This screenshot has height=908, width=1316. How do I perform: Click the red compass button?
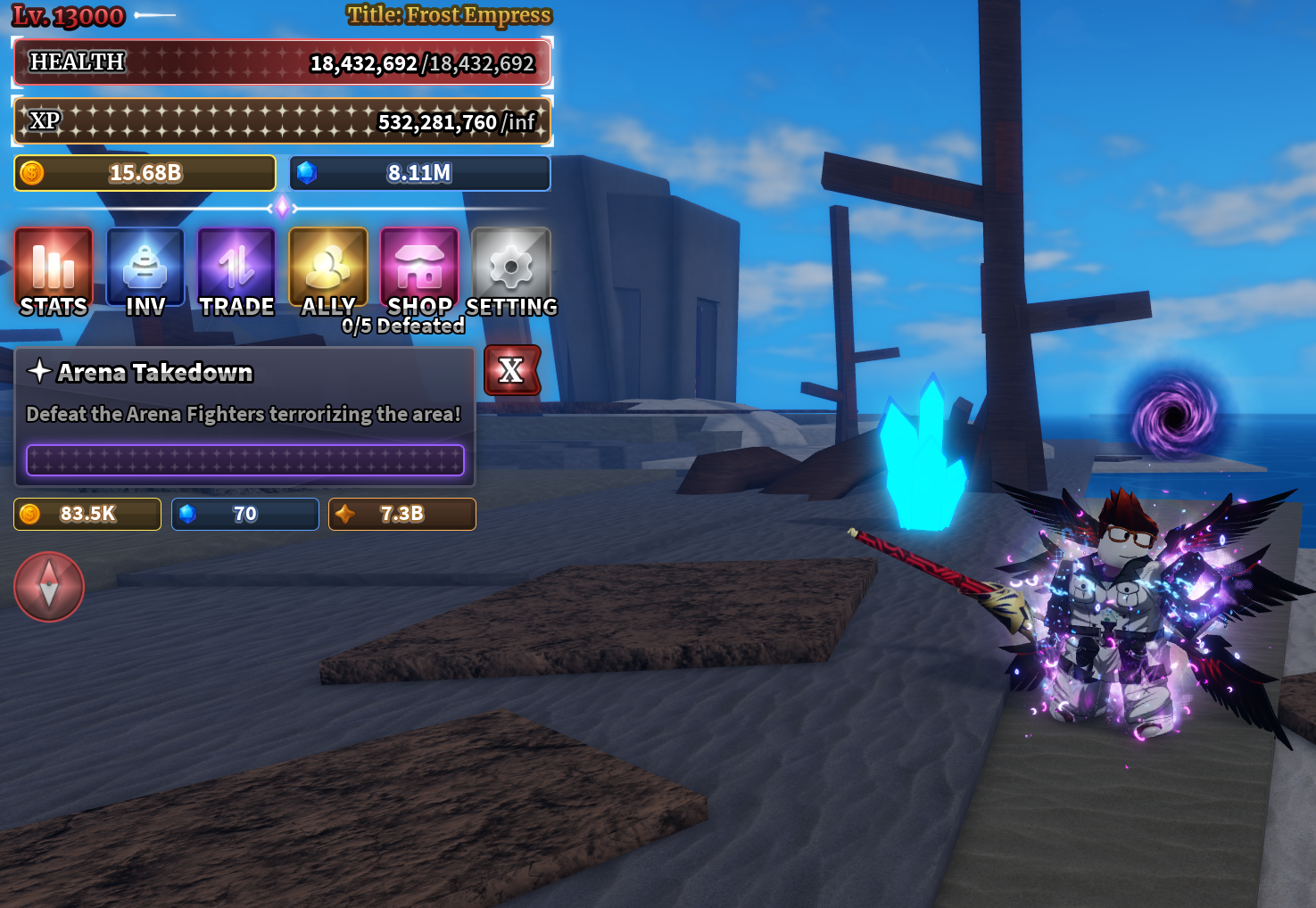tap(49, 587)
